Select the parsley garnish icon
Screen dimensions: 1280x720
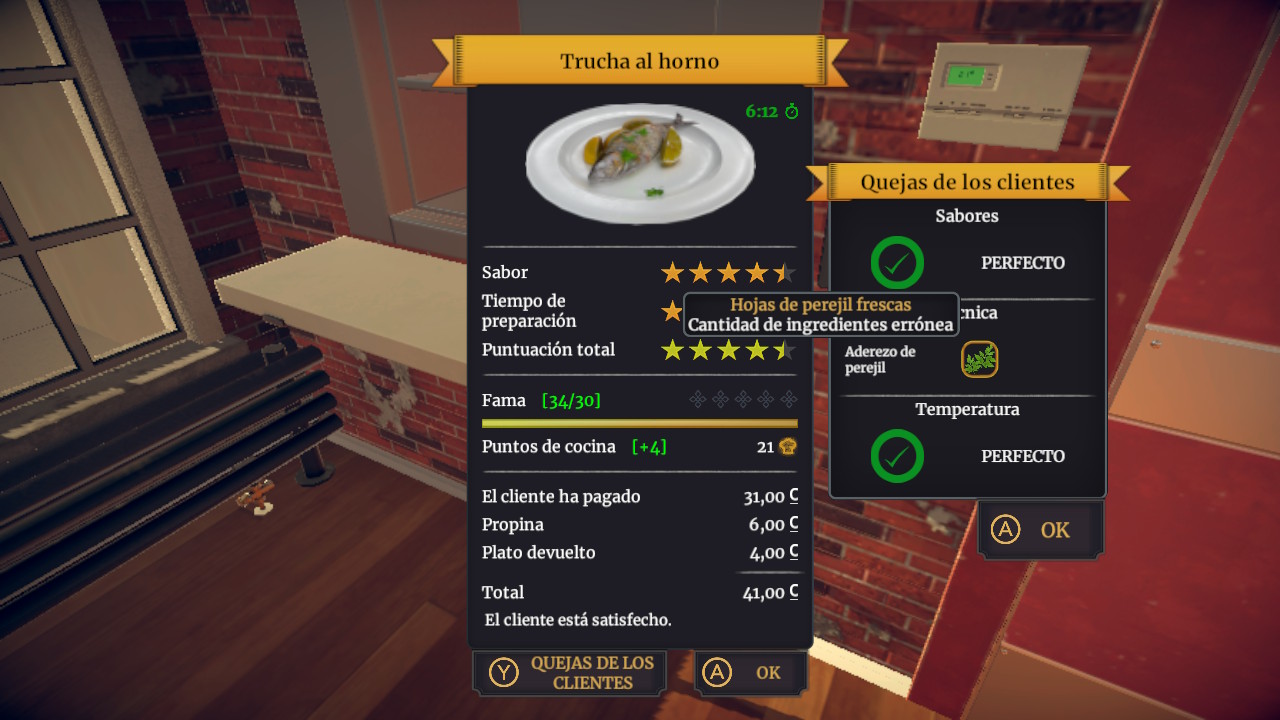980,360
